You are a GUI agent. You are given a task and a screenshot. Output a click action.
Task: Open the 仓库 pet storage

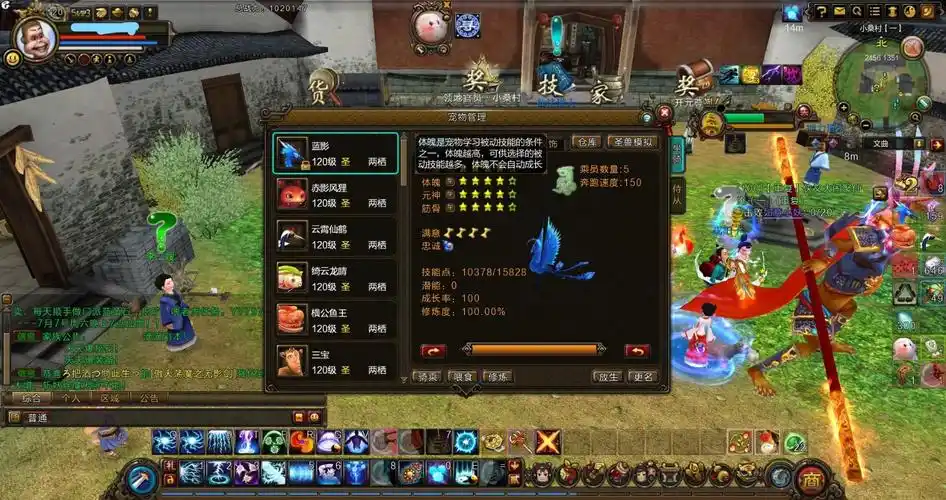[587, 142]
